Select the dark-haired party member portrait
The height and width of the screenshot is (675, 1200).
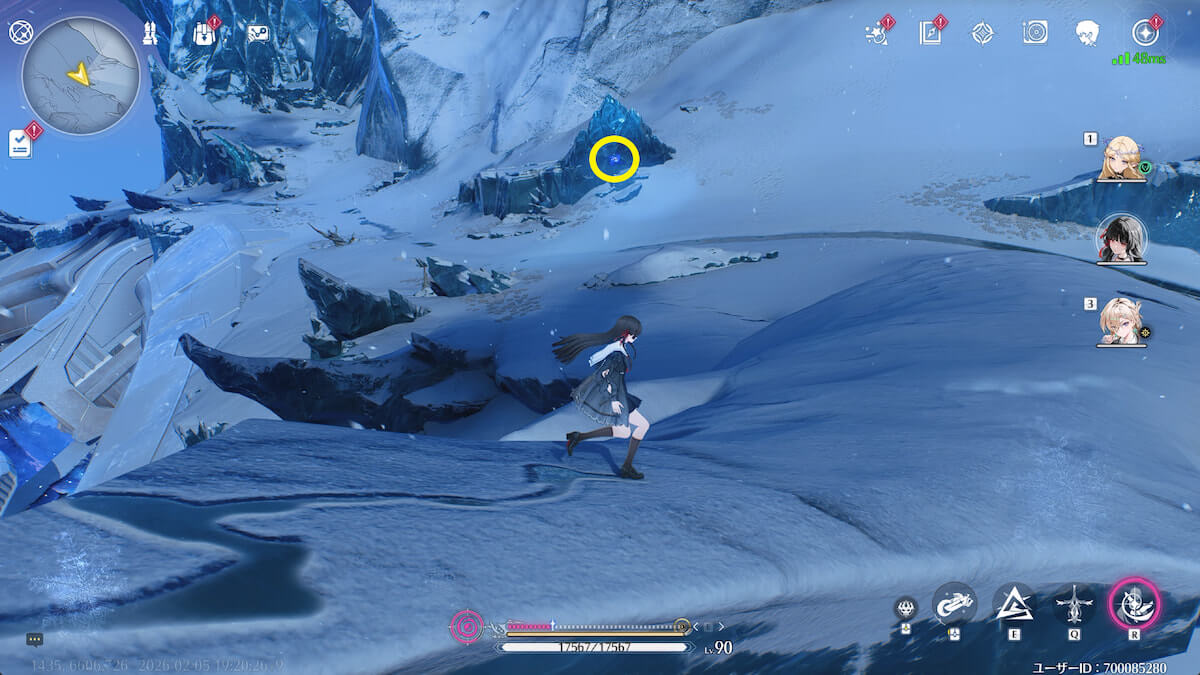[1121, 238]
